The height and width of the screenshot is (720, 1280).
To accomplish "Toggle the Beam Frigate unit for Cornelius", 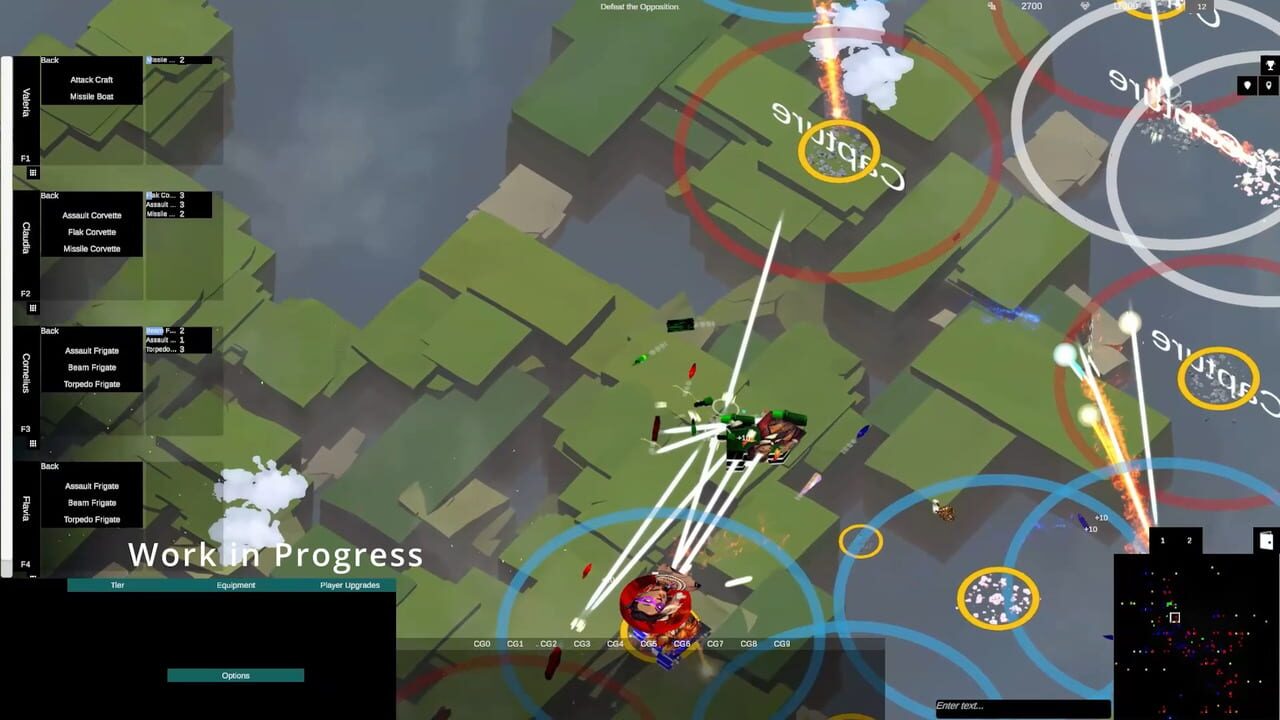I will click(x=93, y=366).
